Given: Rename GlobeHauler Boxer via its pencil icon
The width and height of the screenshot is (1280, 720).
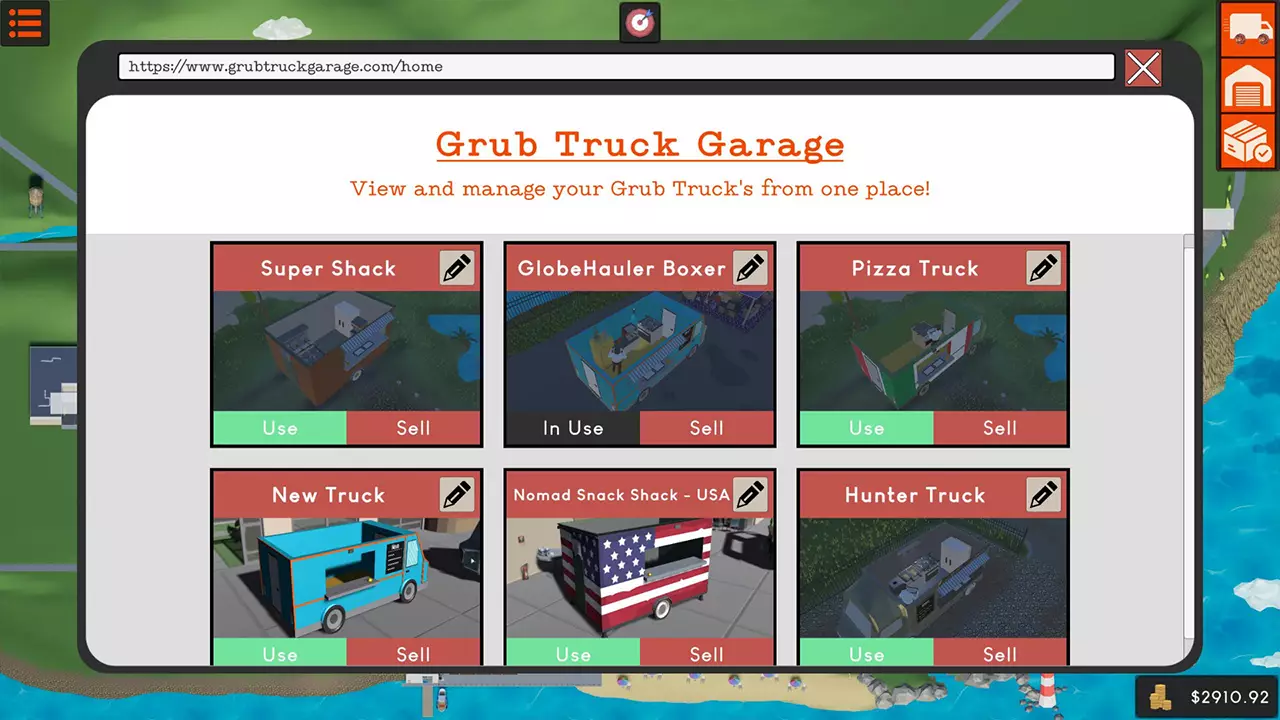Looking at the screenshot, I should click(751, 267).
